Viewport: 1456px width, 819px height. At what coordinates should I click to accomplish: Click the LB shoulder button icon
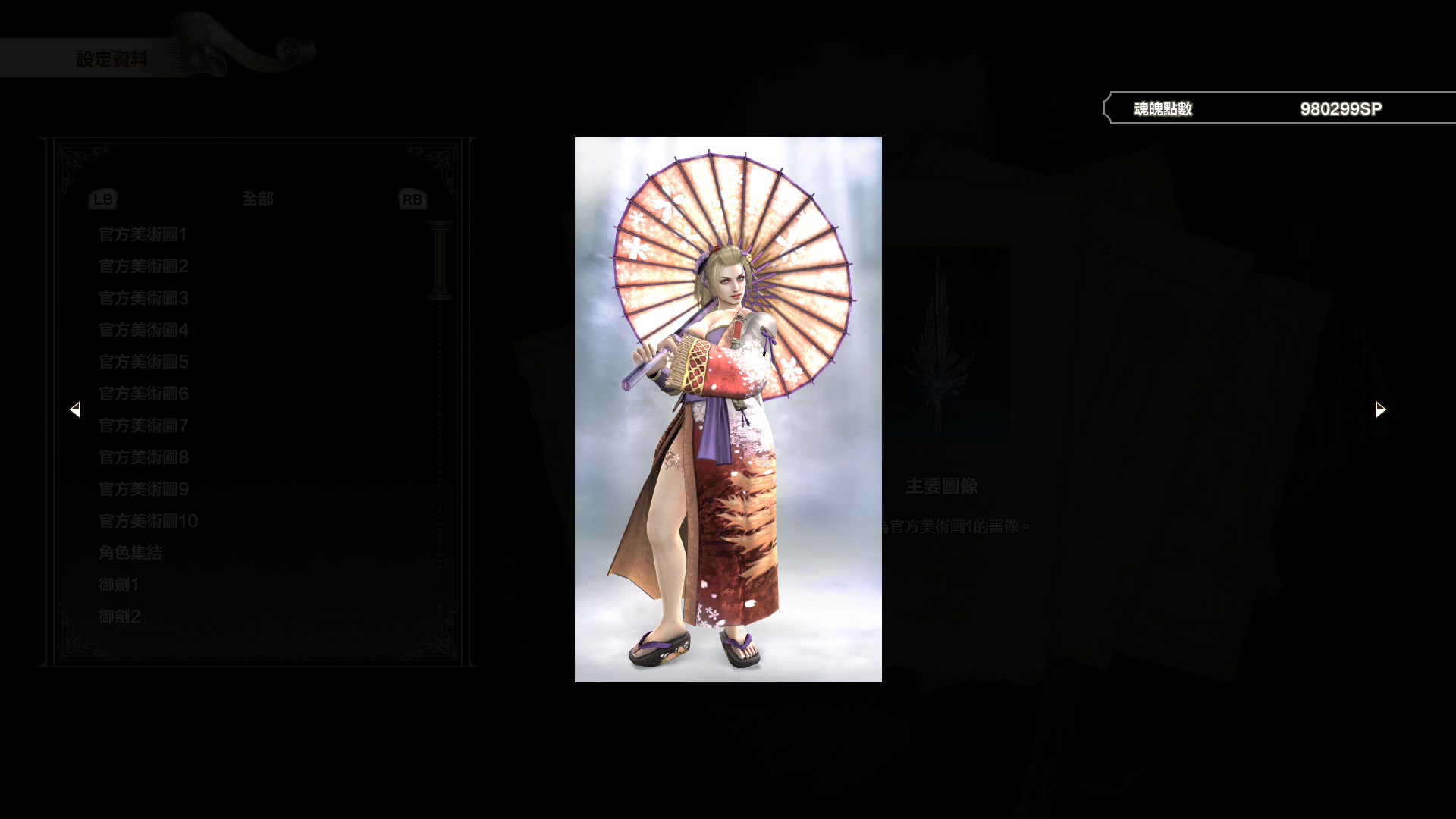[102, 199]
